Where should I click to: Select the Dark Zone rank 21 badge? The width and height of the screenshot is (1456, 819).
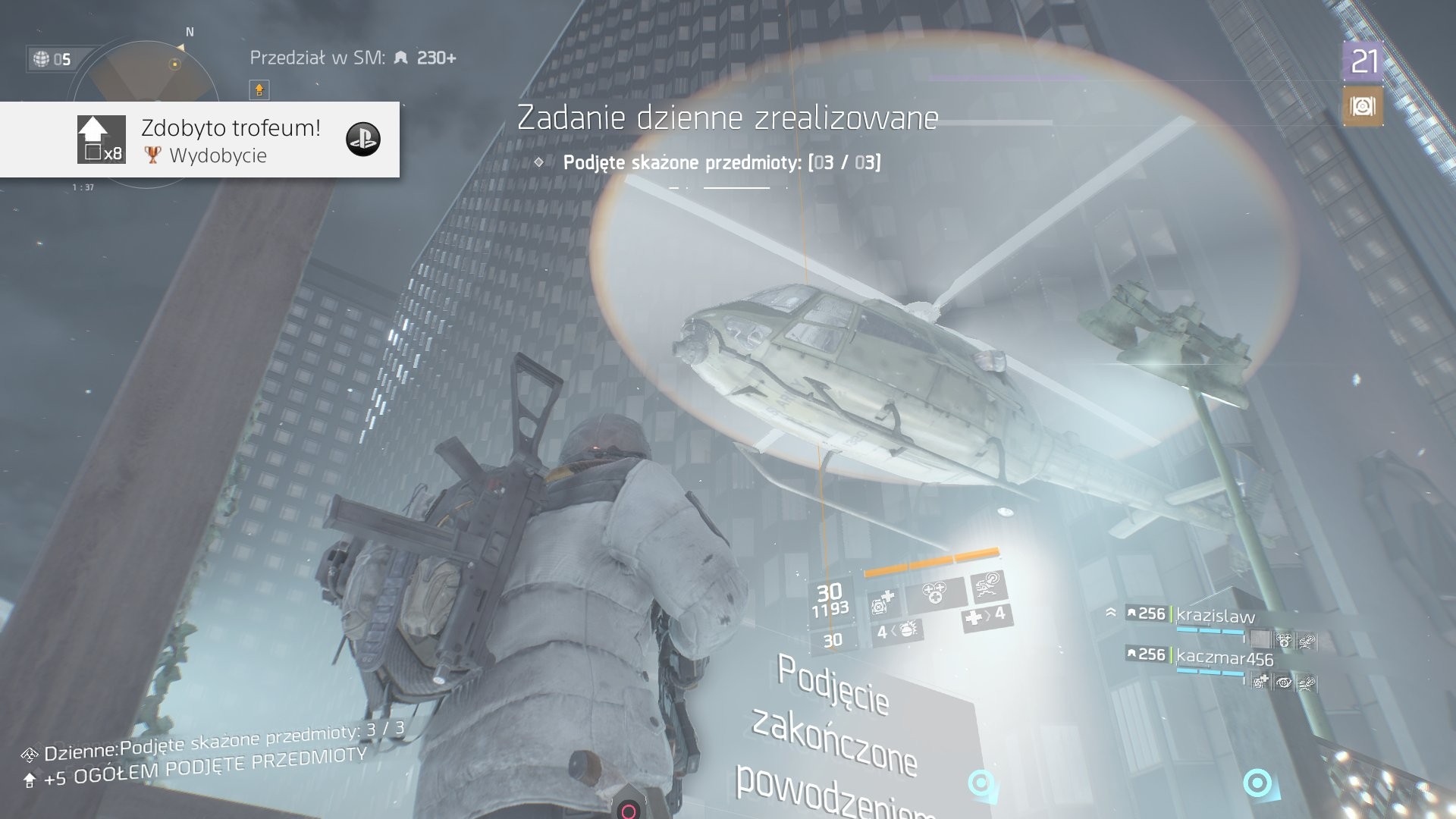tap(1363, 61)
